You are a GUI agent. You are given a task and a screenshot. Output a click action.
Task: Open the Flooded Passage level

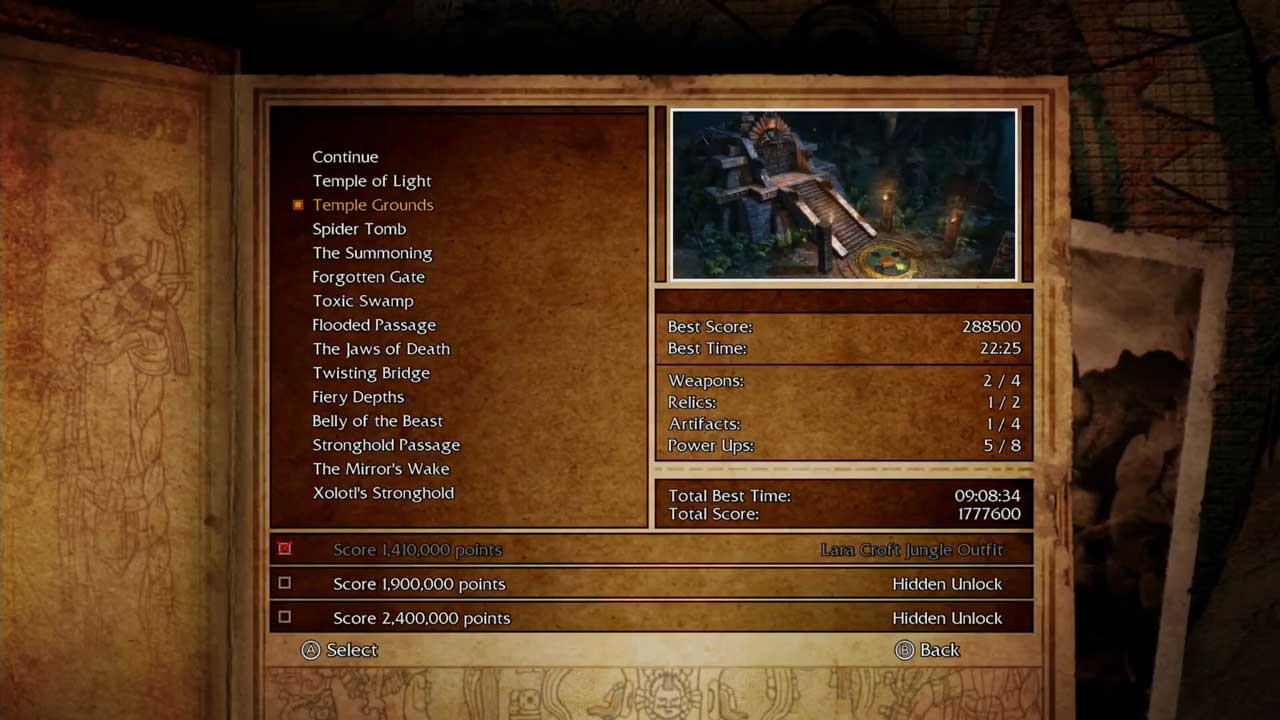(374, 325)
